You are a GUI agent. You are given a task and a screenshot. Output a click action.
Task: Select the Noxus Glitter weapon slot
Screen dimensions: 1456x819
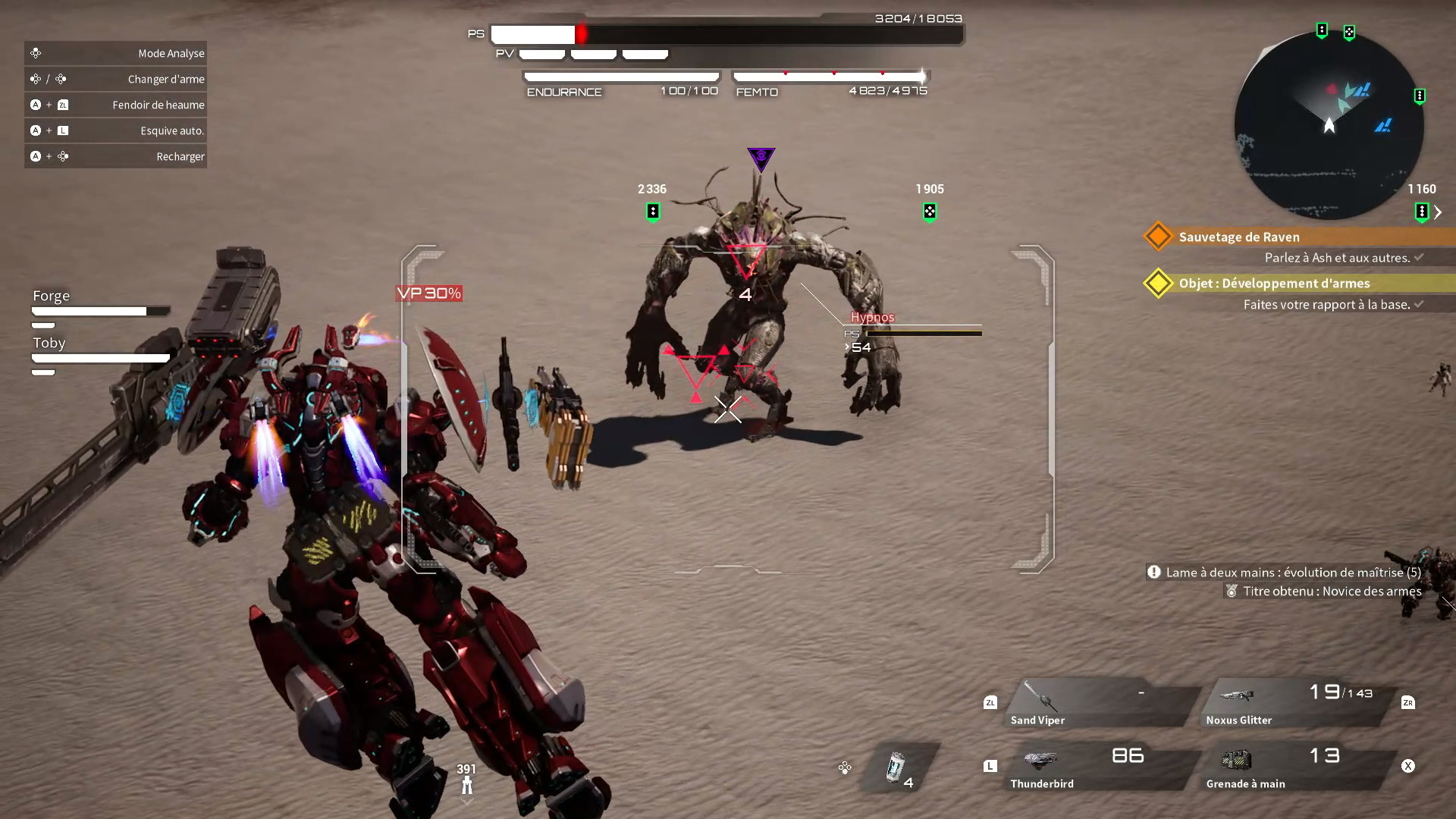point(1298,703)
